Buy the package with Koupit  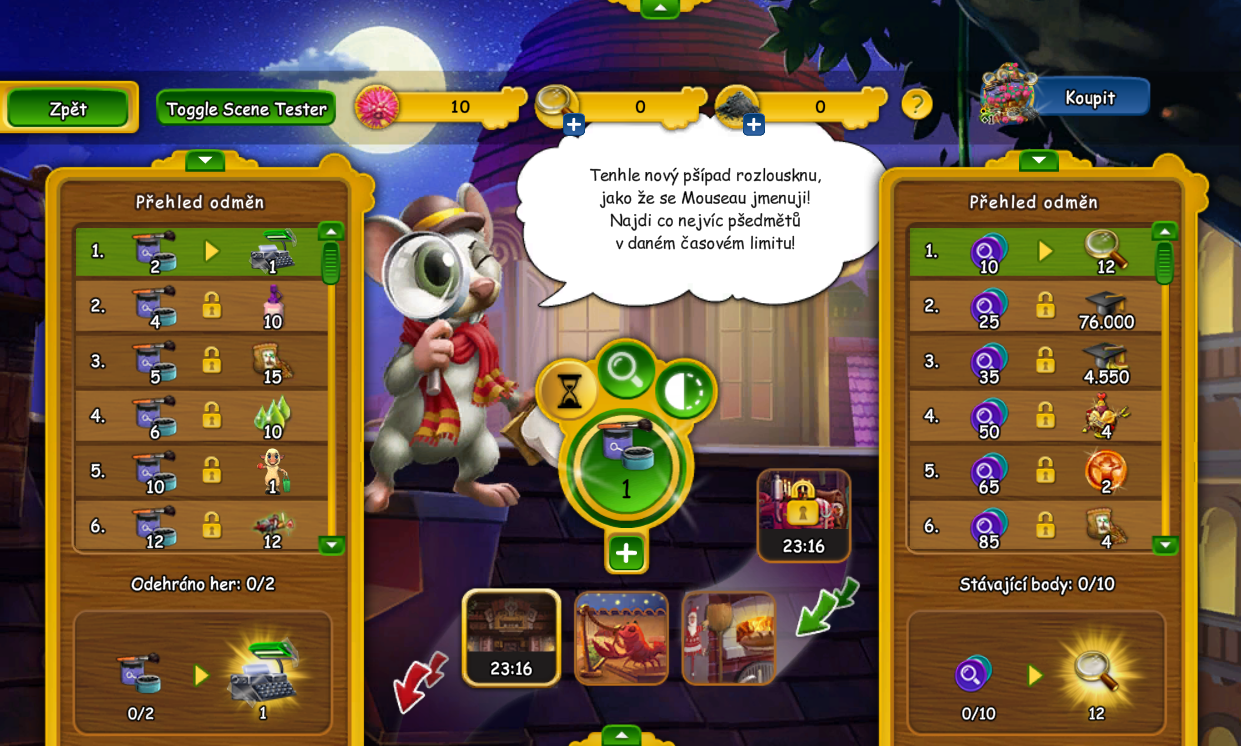coord(1089,98)
